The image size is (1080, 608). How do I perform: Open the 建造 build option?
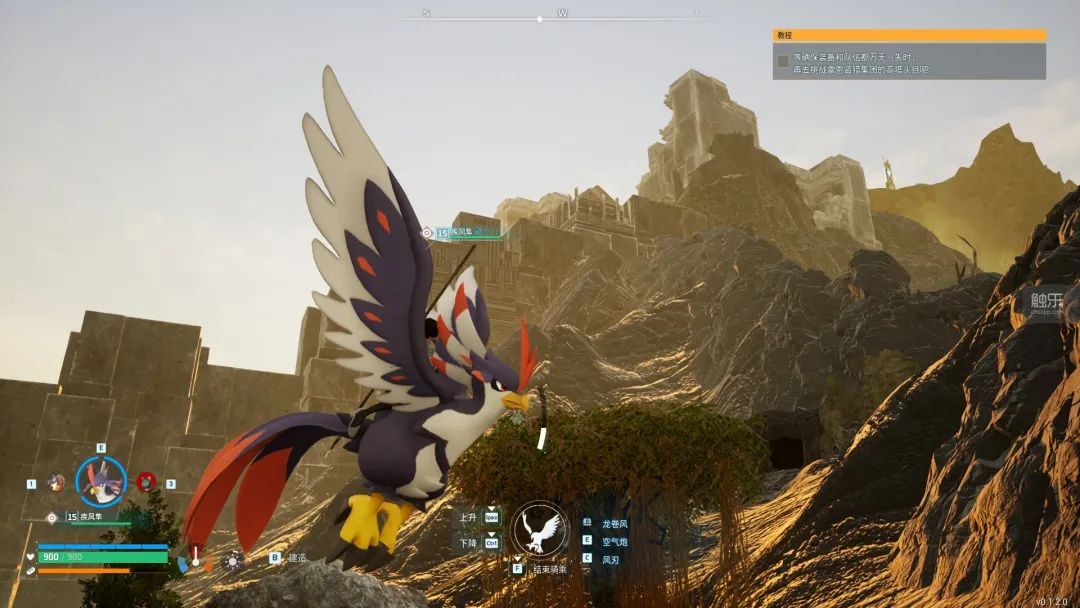(x=296, y=558)
